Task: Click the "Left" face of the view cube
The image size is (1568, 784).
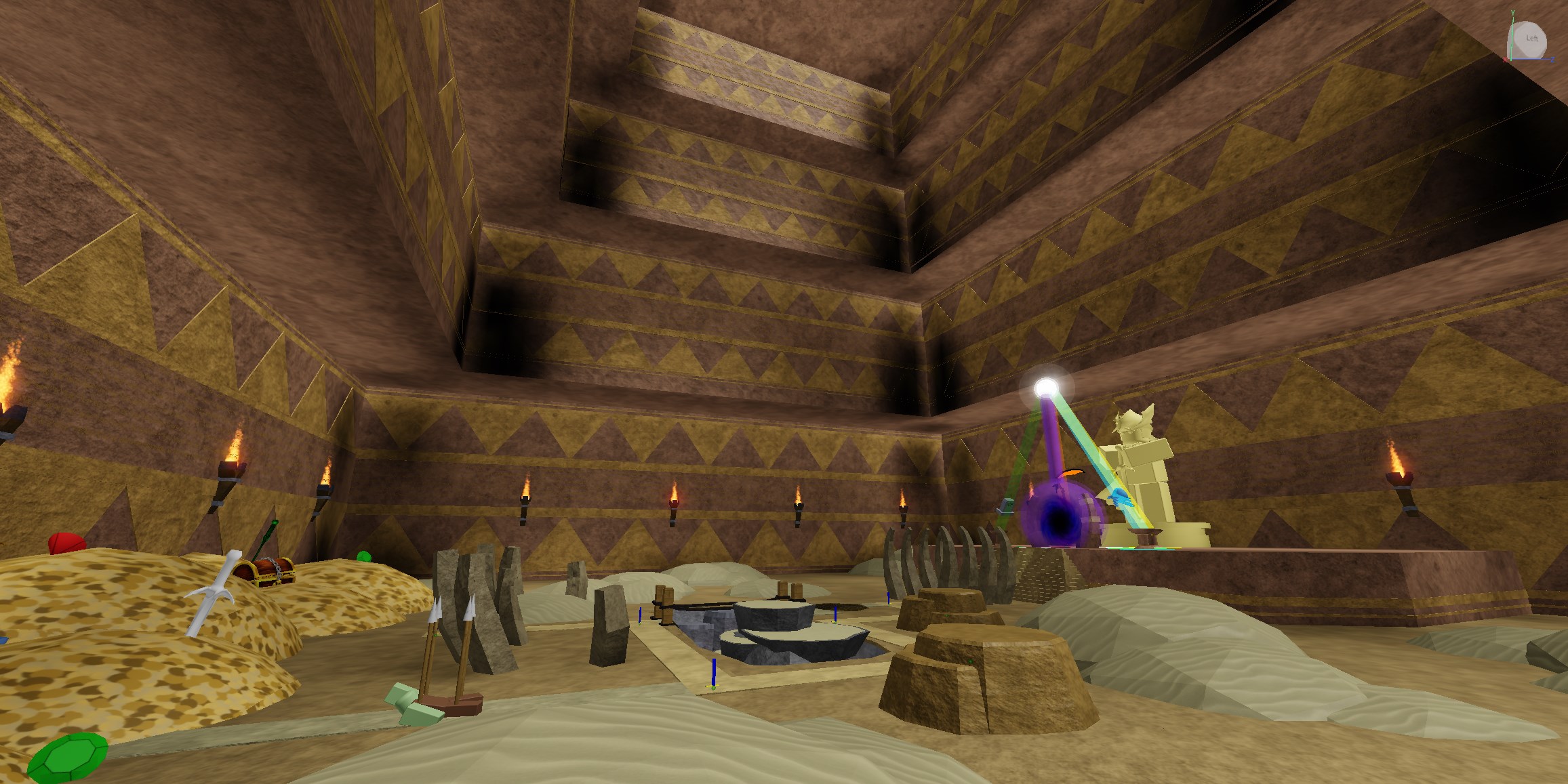Action: [1531, 39]
